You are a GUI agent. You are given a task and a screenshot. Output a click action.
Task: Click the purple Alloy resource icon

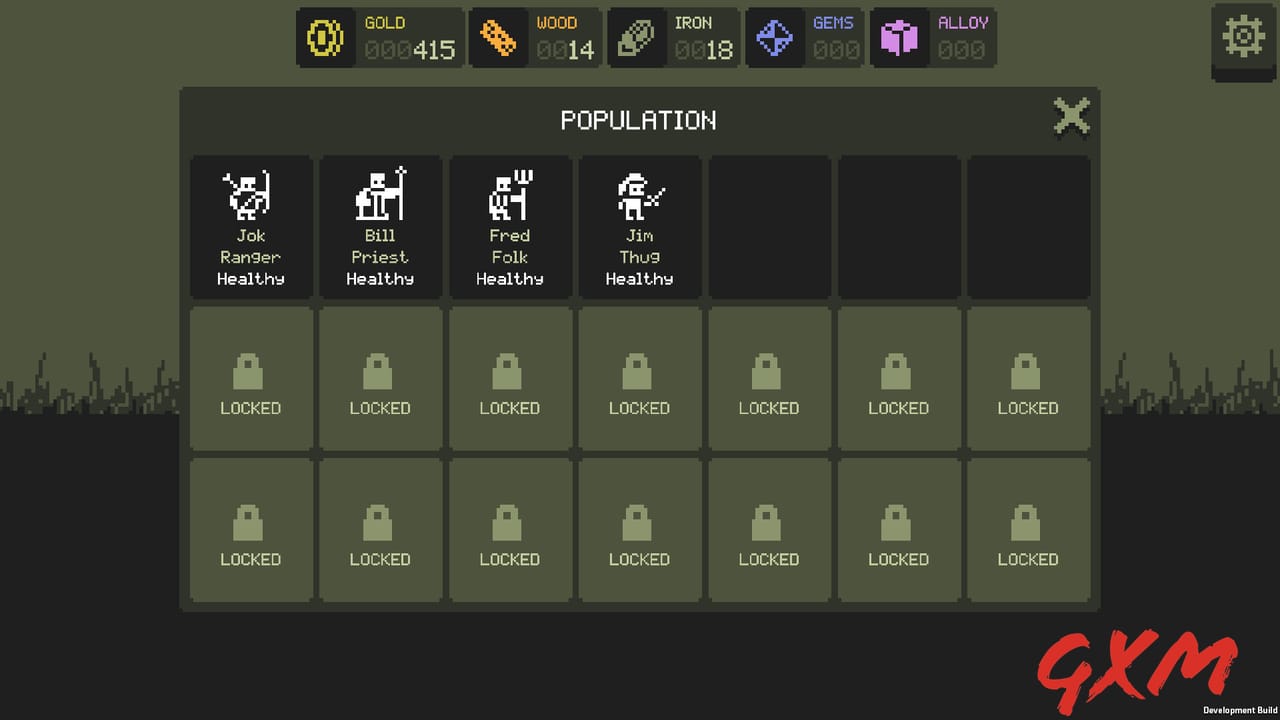pos(899,38)
